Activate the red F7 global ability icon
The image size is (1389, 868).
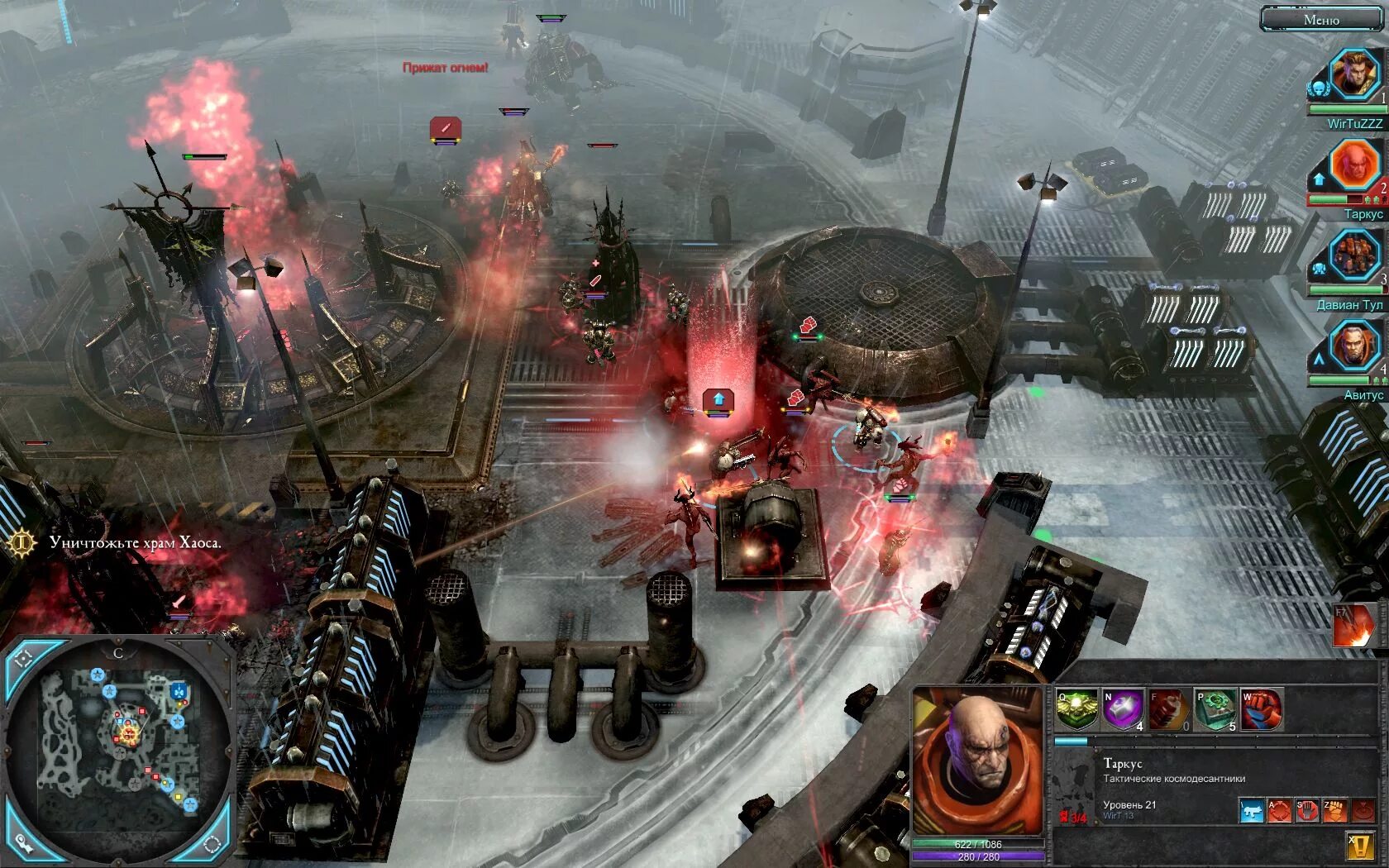(1352, 627)
